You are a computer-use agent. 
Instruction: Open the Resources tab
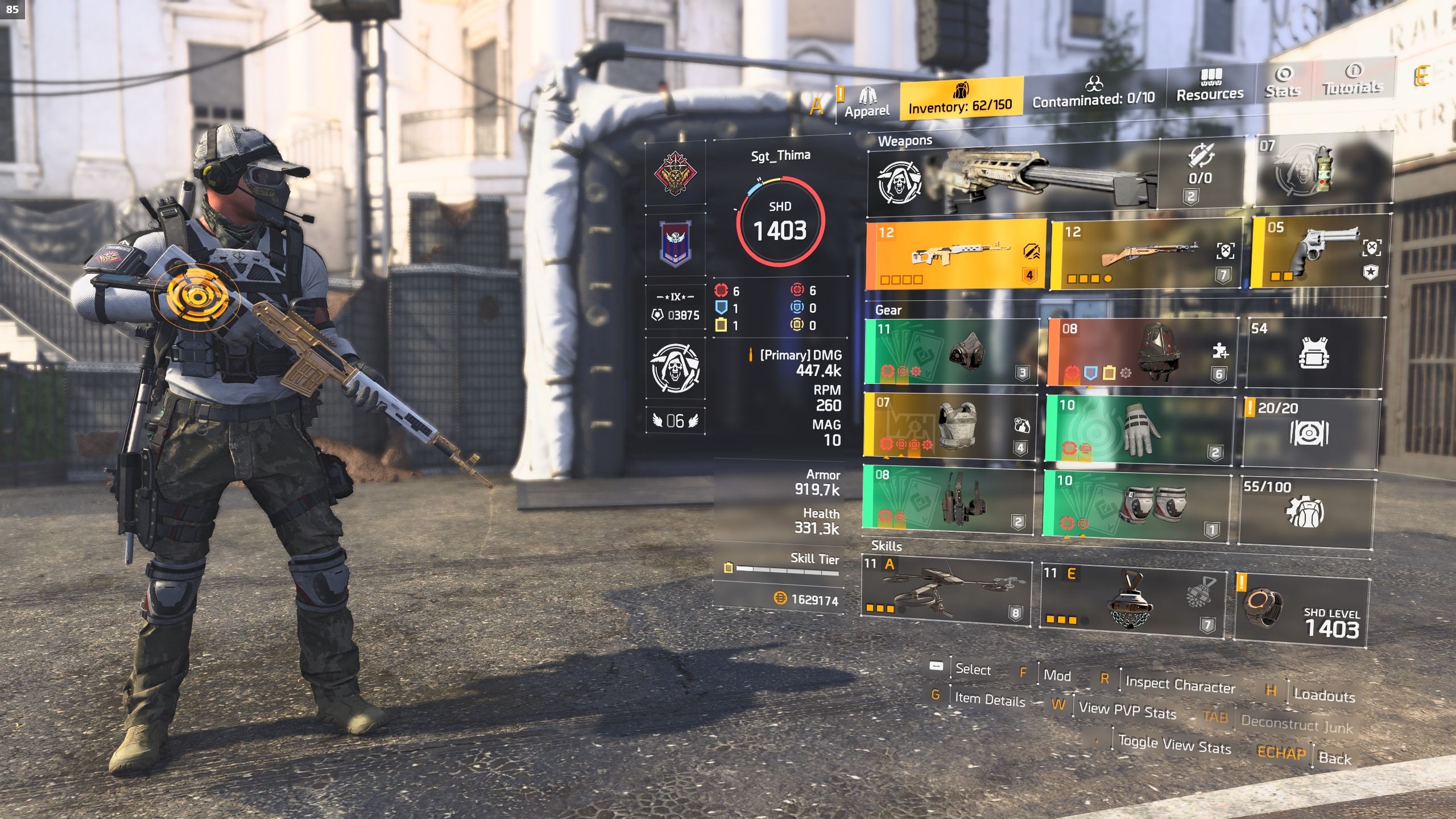[x=1210, y=86]
